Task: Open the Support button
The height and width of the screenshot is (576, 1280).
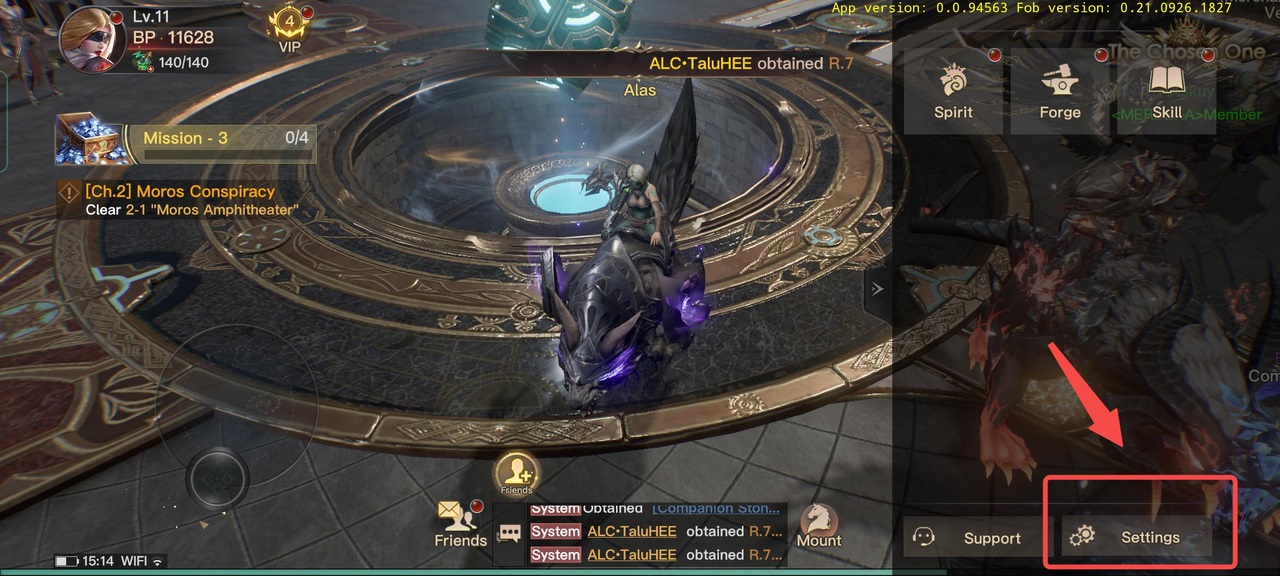Action: tap(966, 538)
